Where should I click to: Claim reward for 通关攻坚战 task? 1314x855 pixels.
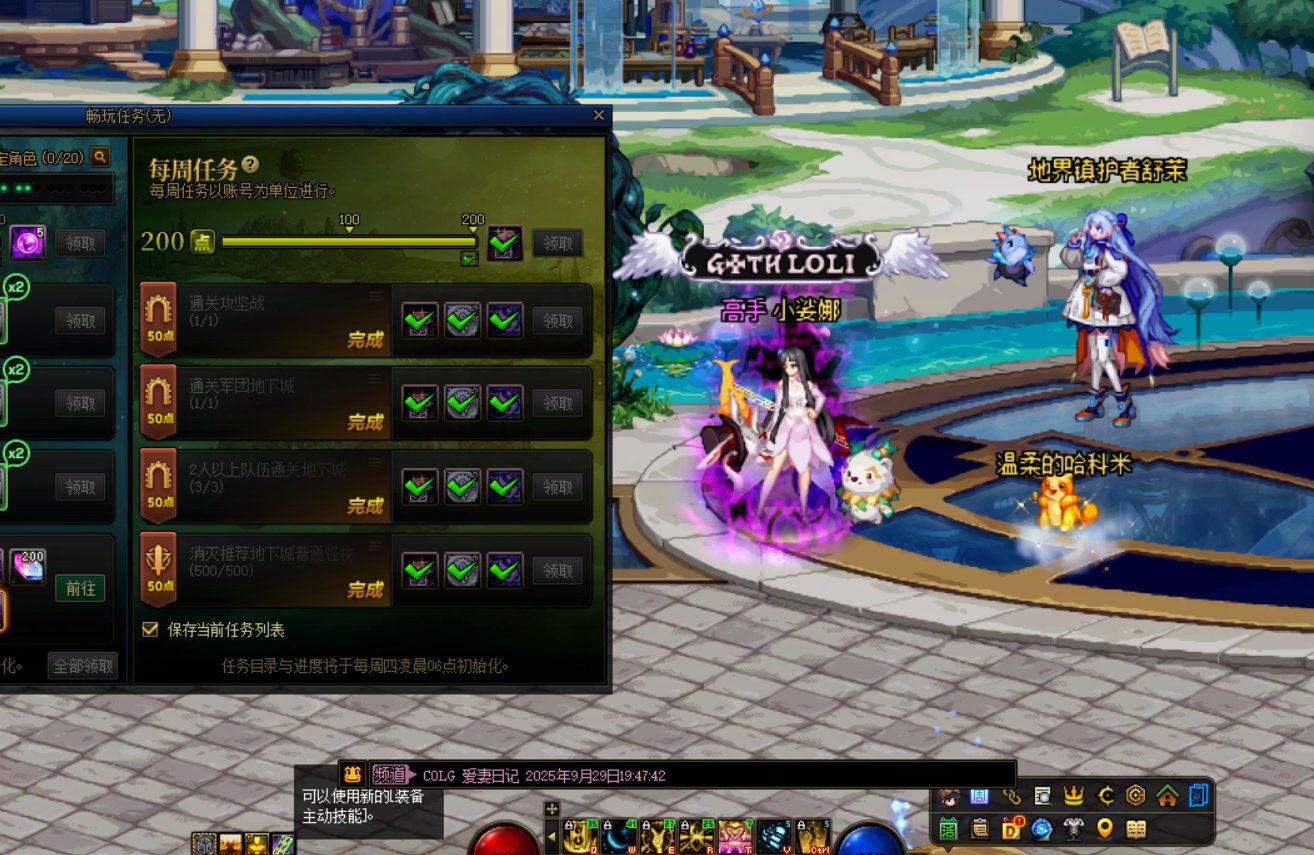tap(557, 321)
